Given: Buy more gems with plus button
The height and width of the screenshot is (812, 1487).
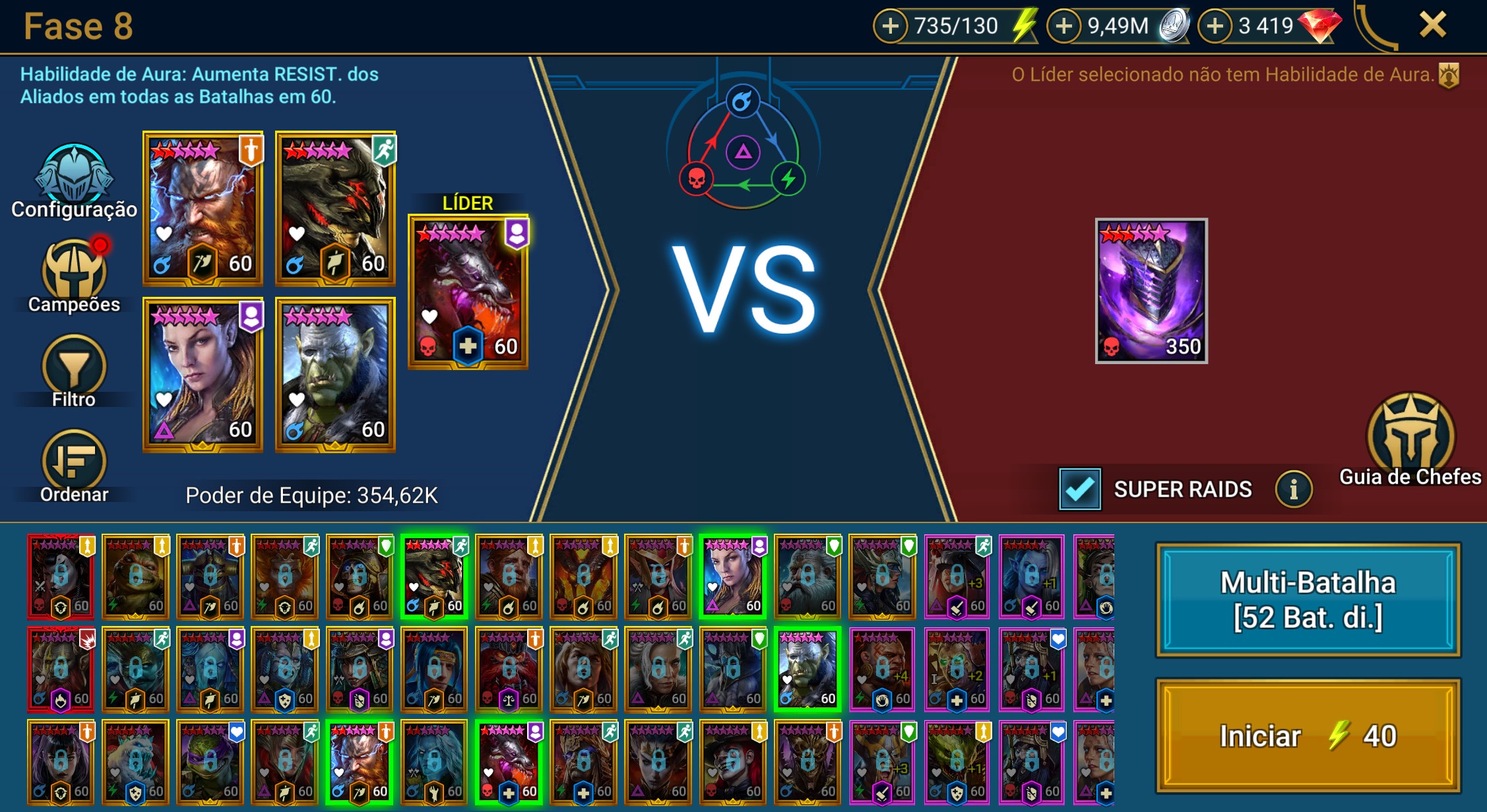Looking at the screenshot, I should [x=1215, y=26].
